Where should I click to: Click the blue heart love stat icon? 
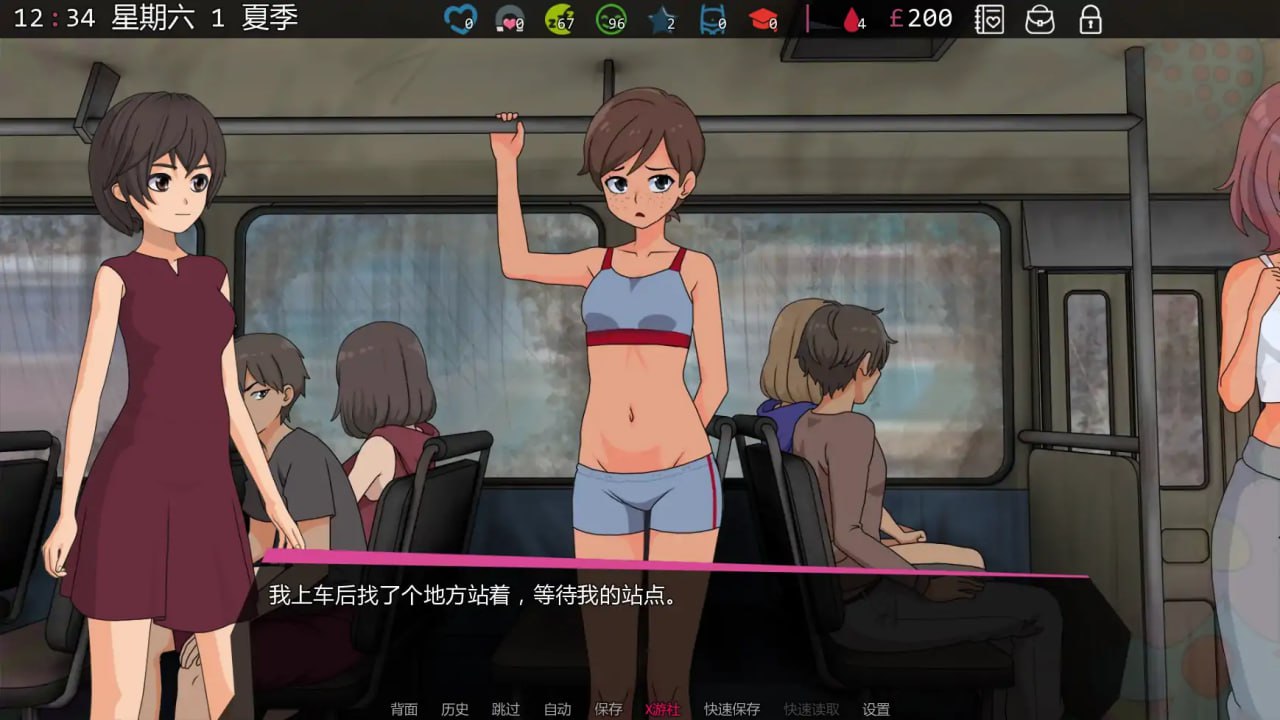460,18
